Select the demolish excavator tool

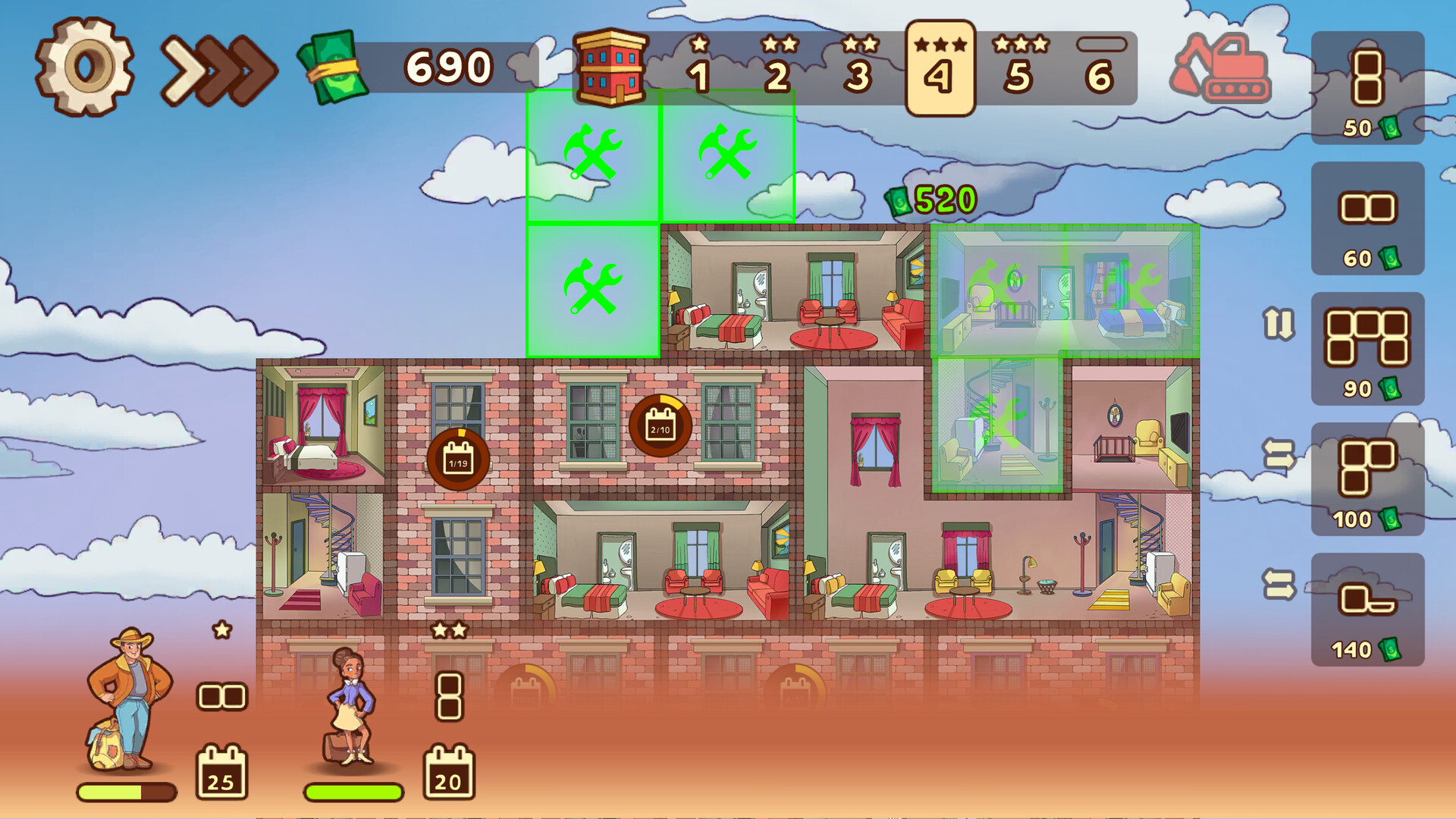(x=1221, y=67)
